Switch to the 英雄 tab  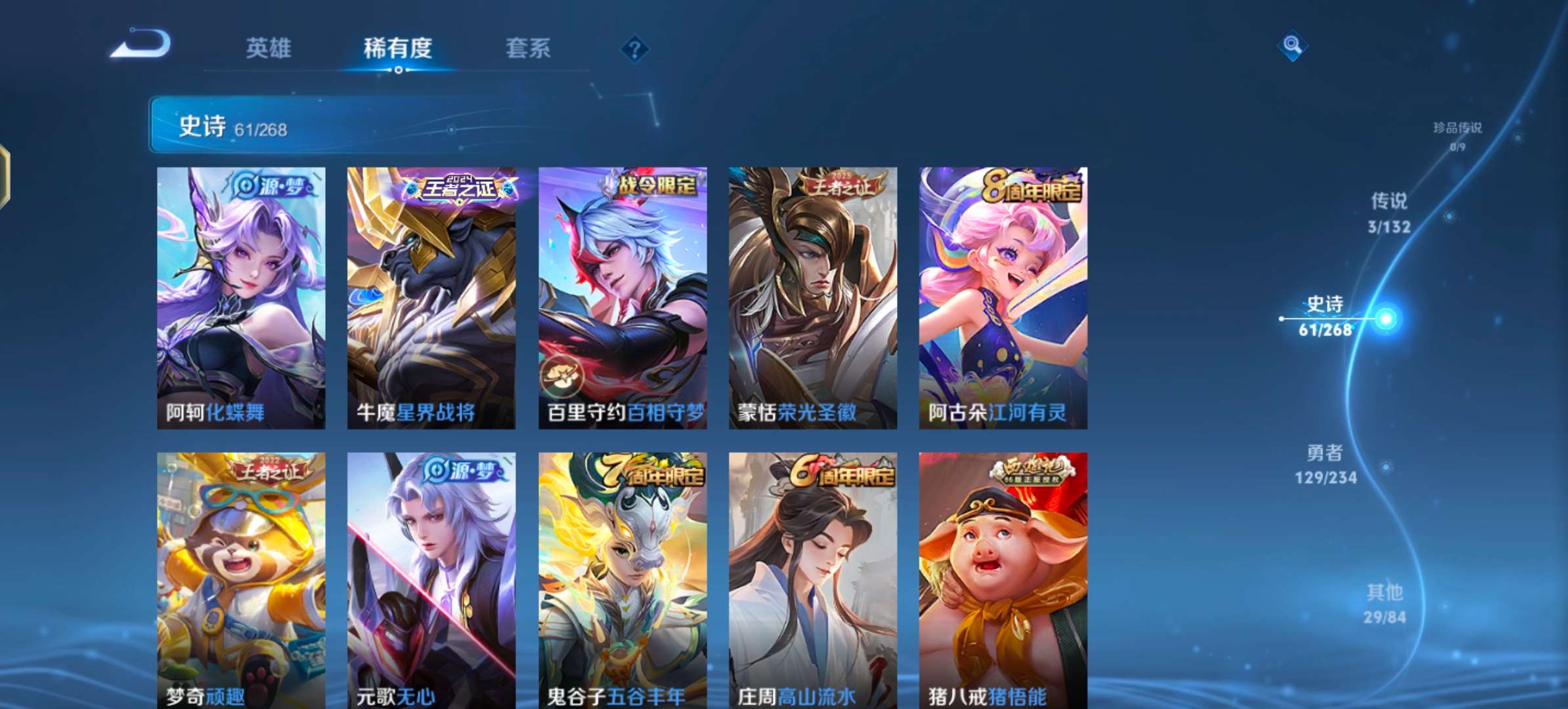(269, 49)
